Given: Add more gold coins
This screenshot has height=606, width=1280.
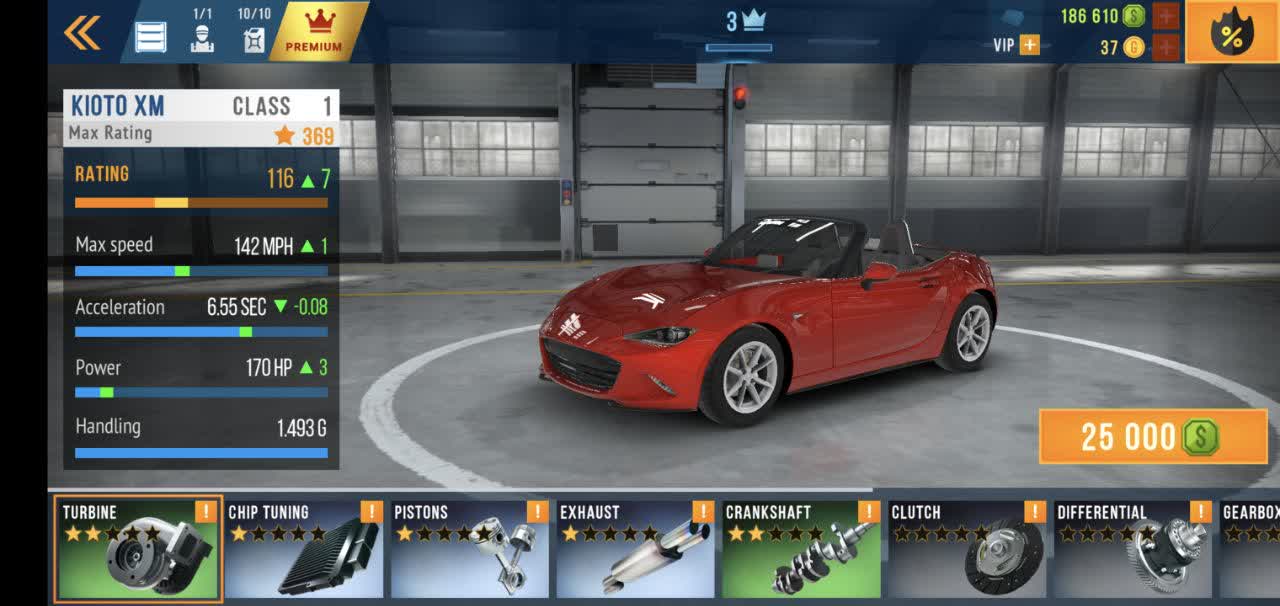Looking at the screenshot, I should pyautogui.click(x=1166, y=47).
